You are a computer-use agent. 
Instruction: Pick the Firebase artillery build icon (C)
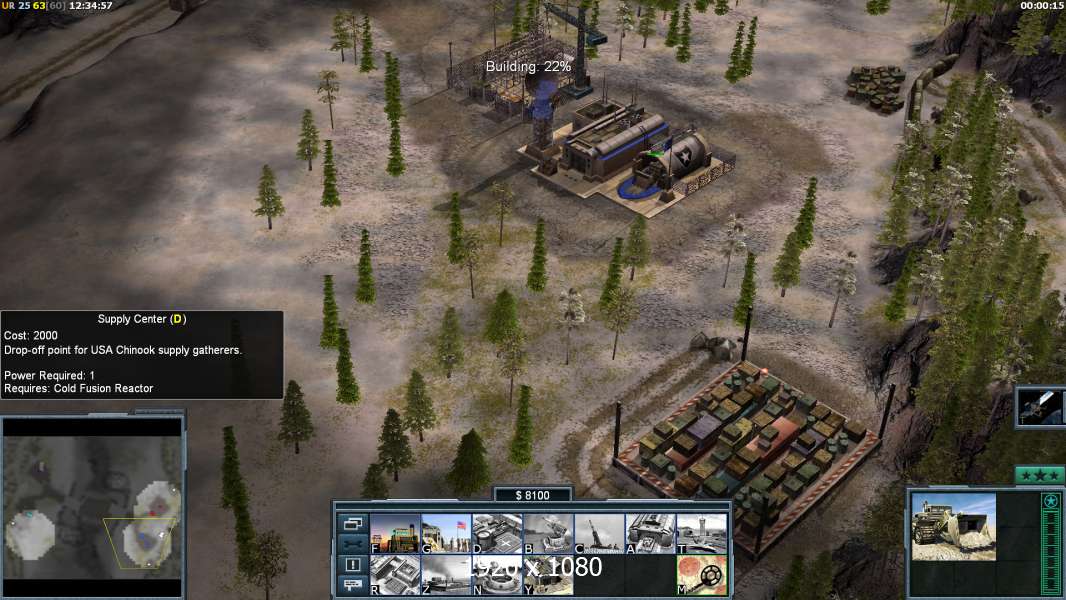[599, 534]
